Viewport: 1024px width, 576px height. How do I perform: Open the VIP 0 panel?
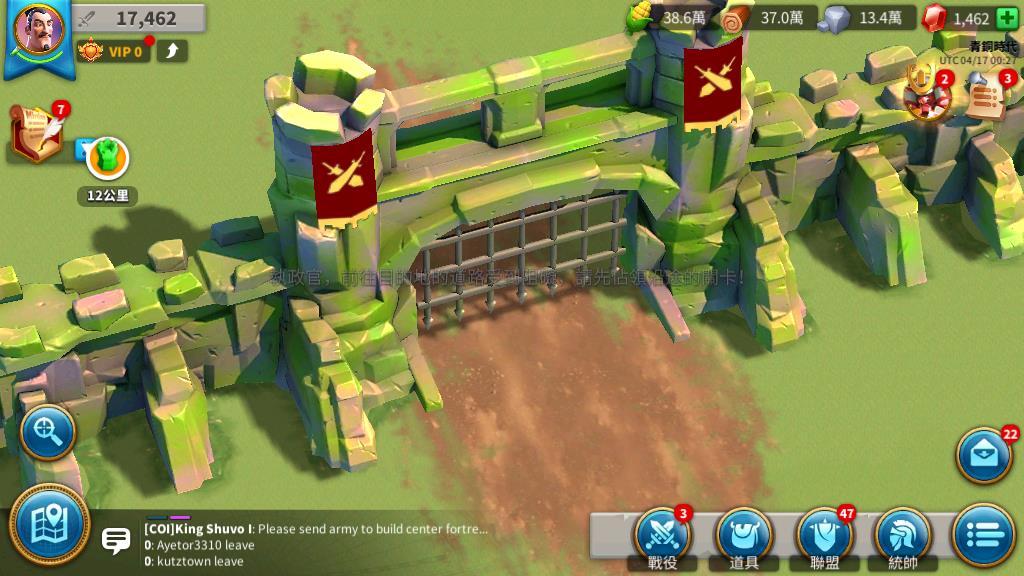pyautogui.click(x=113, y=50)
